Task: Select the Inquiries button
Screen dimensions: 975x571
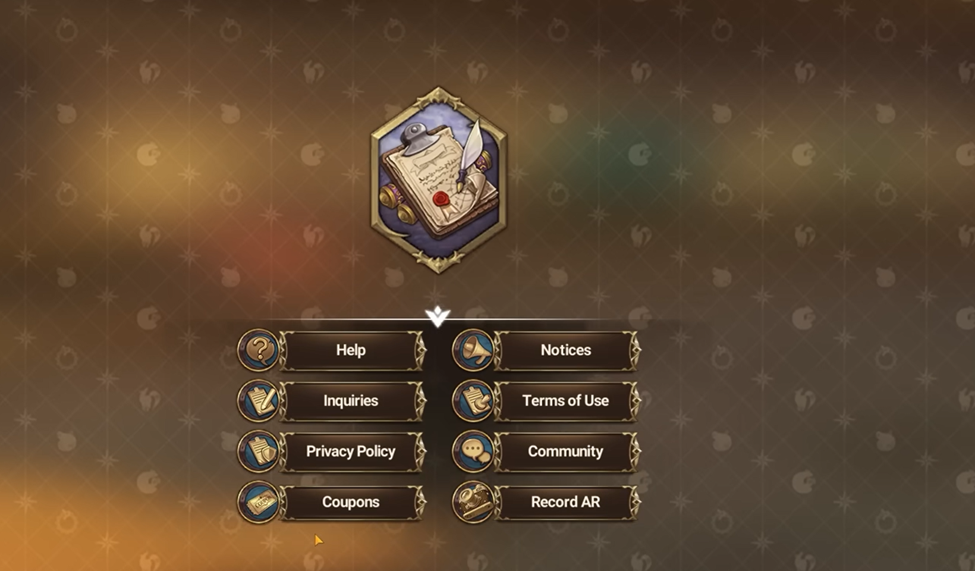Action: tap(350, 401)
